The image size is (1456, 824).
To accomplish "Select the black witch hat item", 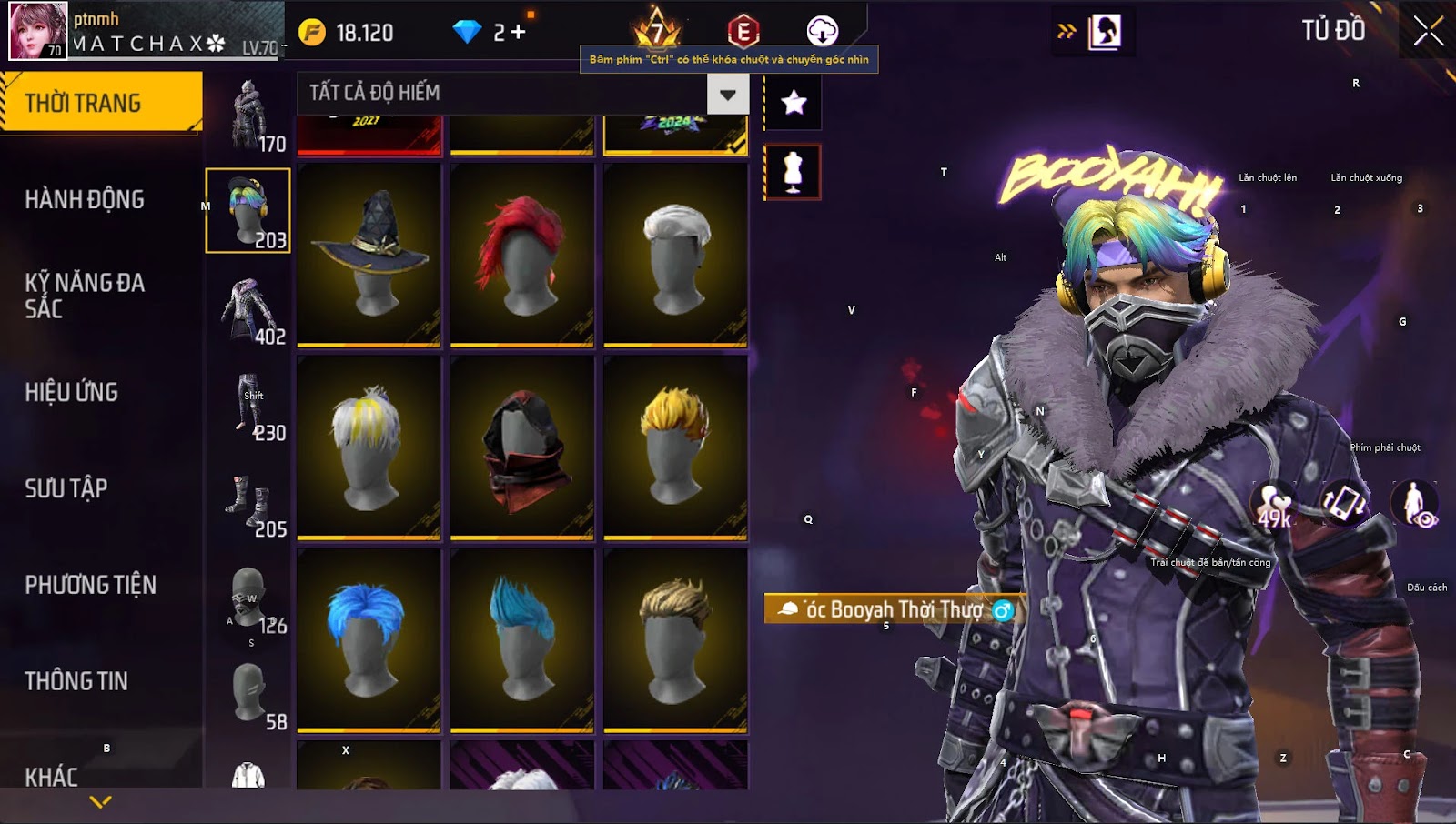I will pyautogui.click(x=369, y=255).
